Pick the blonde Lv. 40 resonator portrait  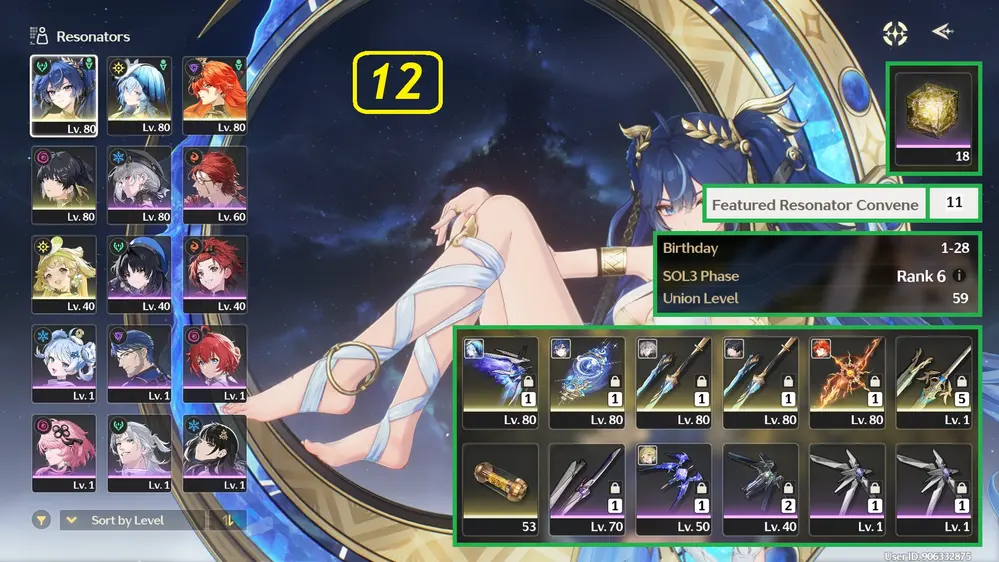(64, 274)
